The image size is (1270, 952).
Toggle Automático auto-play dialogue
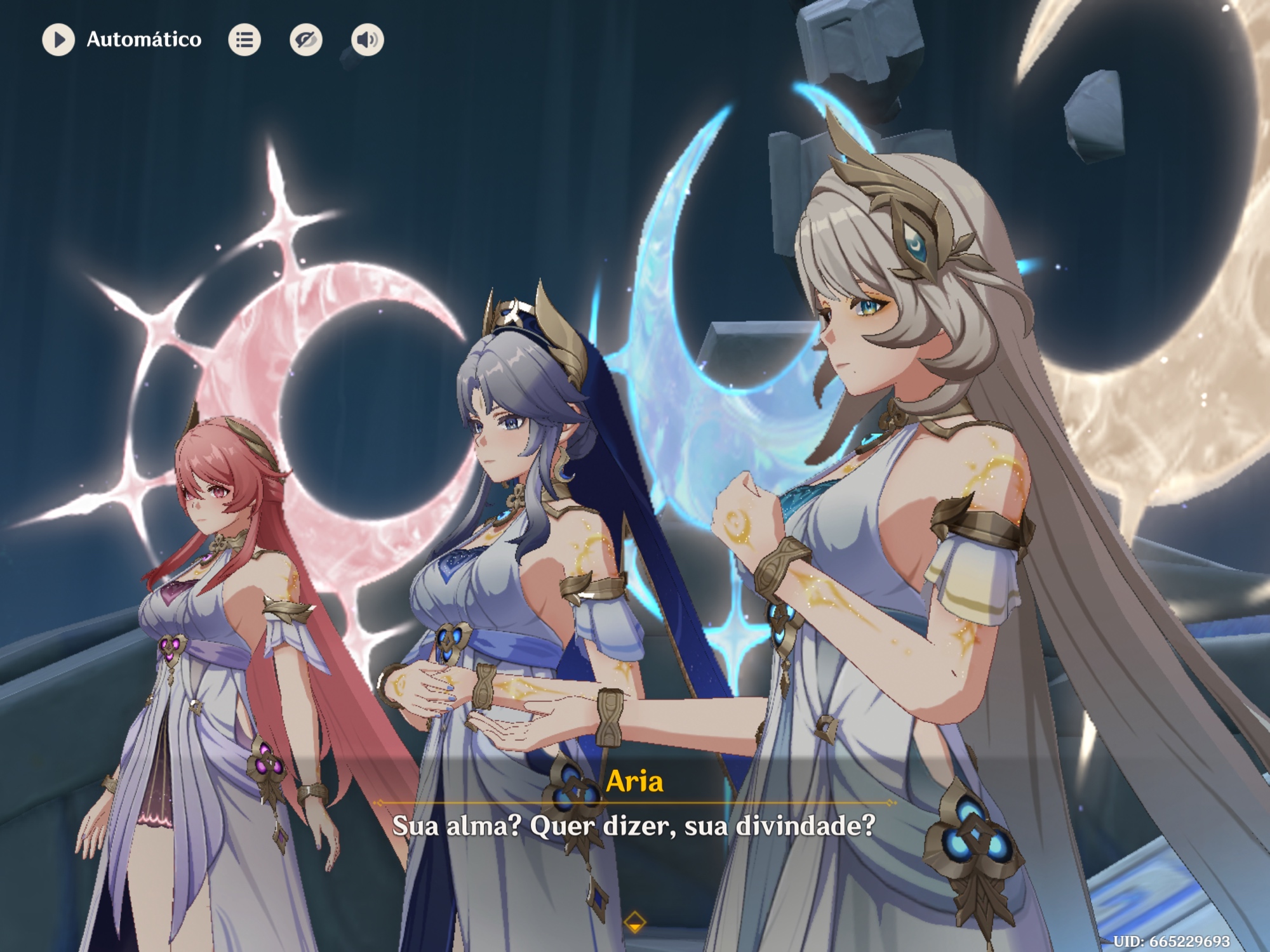(58, 40)
